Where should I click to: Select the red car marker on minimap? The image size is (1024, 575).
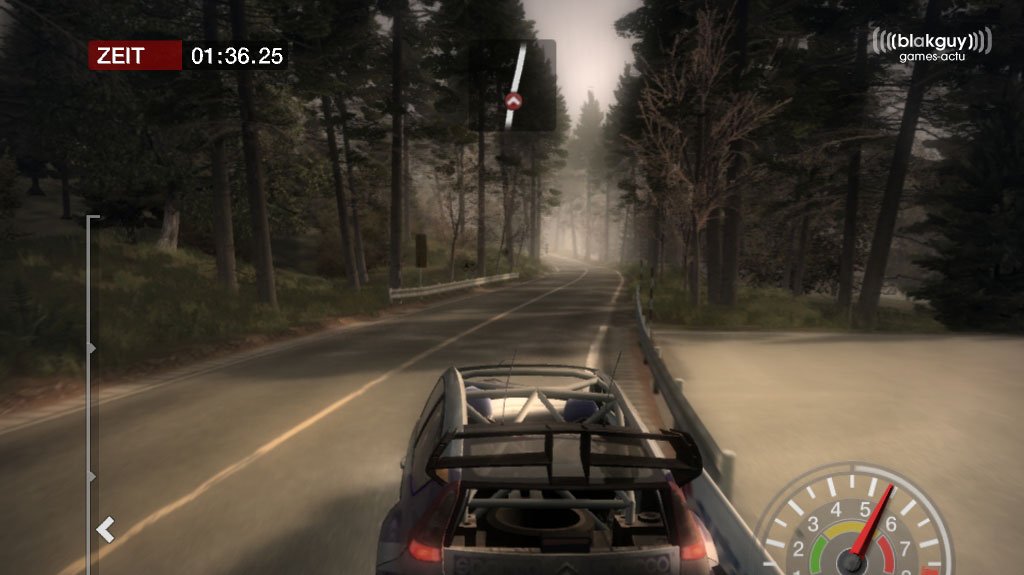click(x=514, y=100)
